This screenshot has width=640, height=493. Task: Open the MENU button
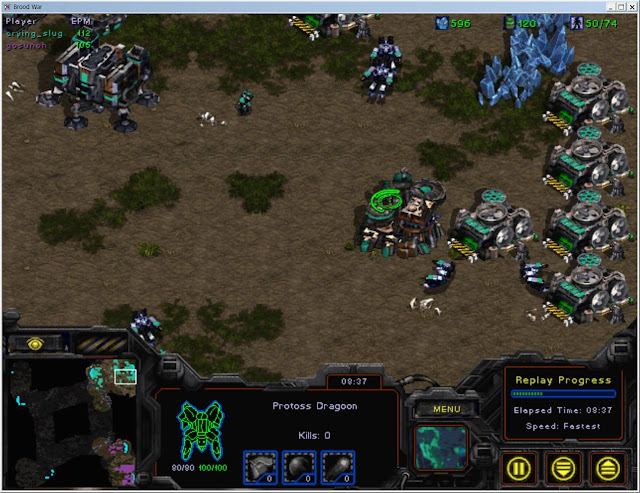coord(439,409)
